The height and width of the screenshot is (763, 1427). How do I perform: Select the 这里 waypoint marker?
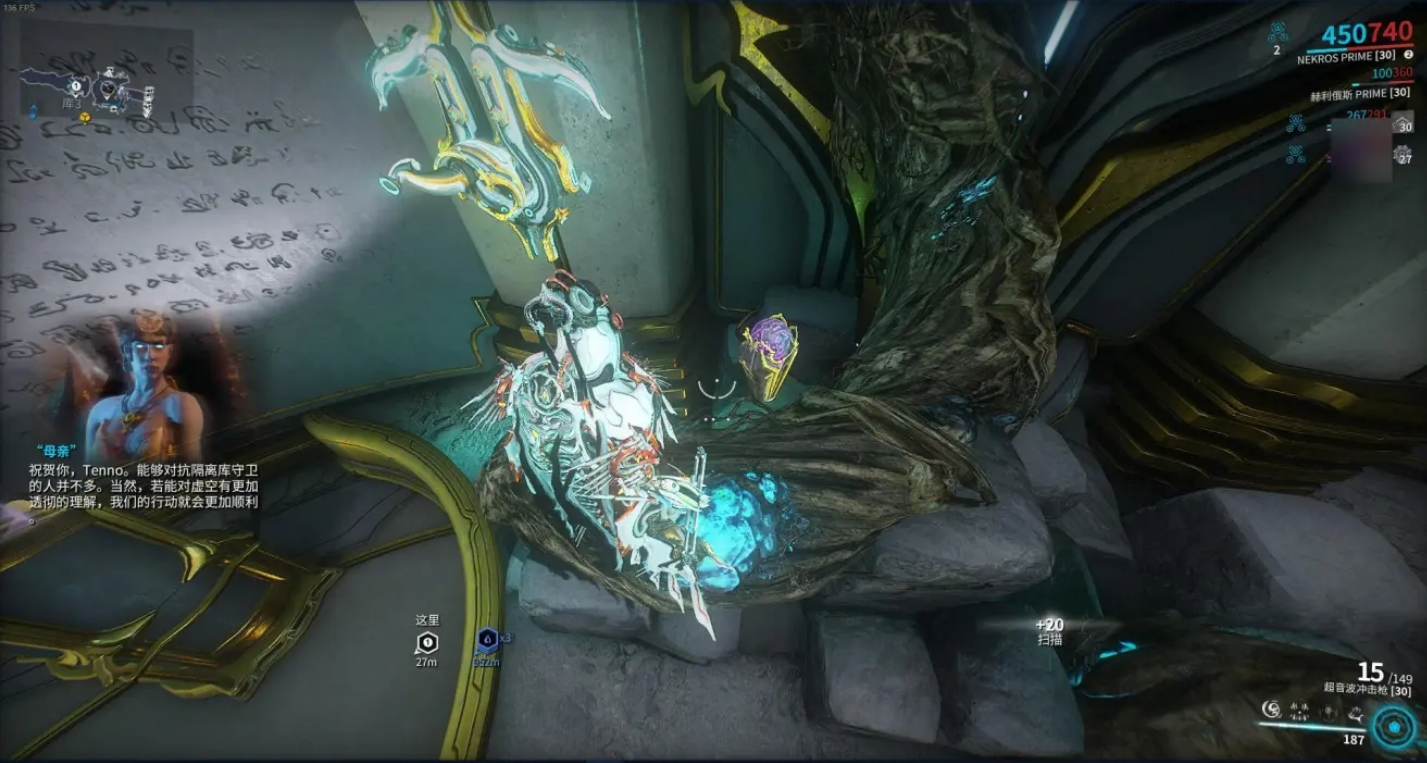(x=427, y=642)
